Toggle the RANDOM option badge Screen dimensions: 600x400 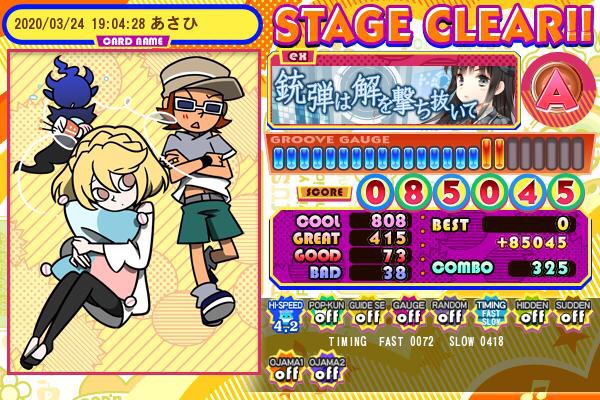click(x=448, y=315)
